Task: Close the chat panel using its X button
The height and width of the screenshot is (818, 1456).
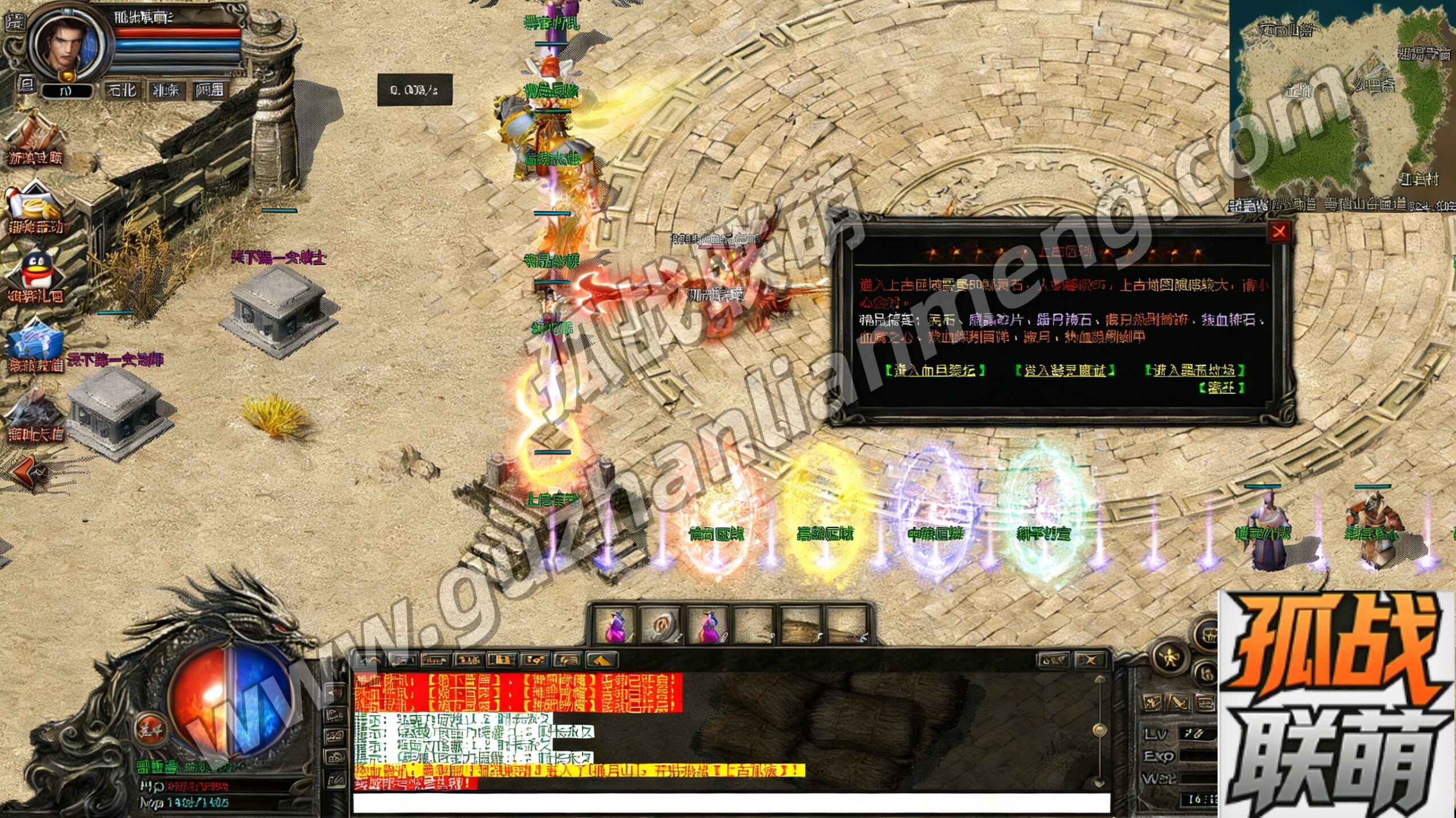Action: (1089, 660)
